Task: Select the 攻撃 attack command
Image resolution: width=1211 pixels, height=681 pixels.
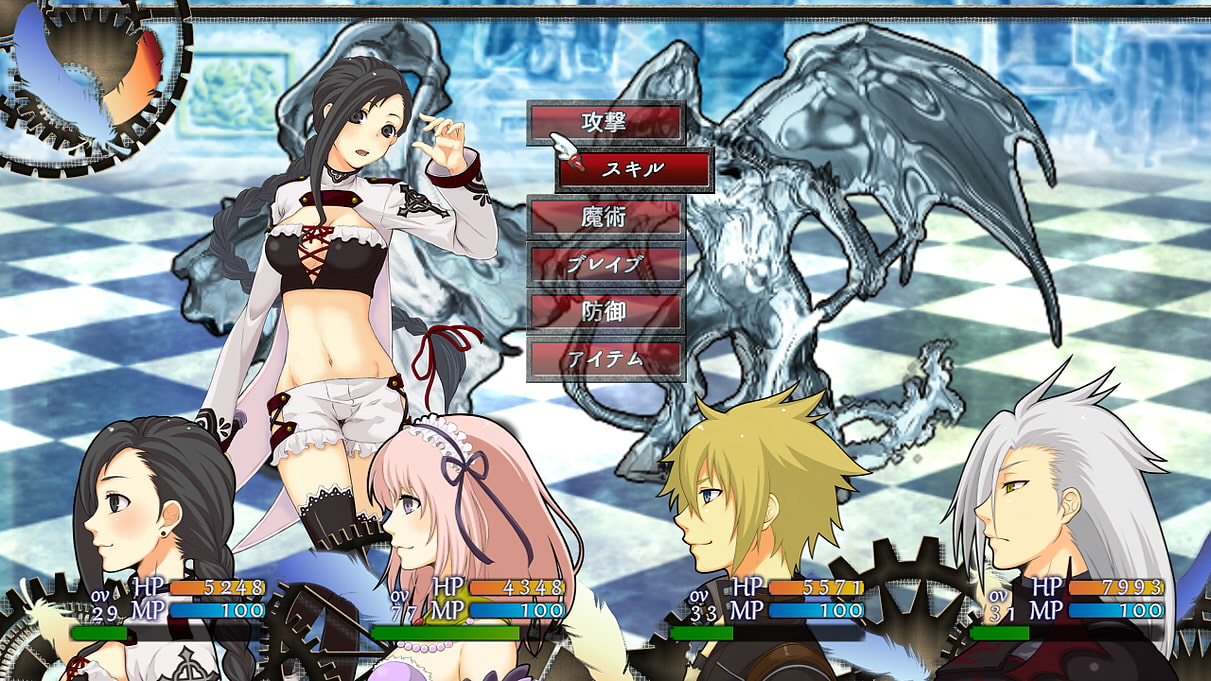Action: [x=605, y=123]
